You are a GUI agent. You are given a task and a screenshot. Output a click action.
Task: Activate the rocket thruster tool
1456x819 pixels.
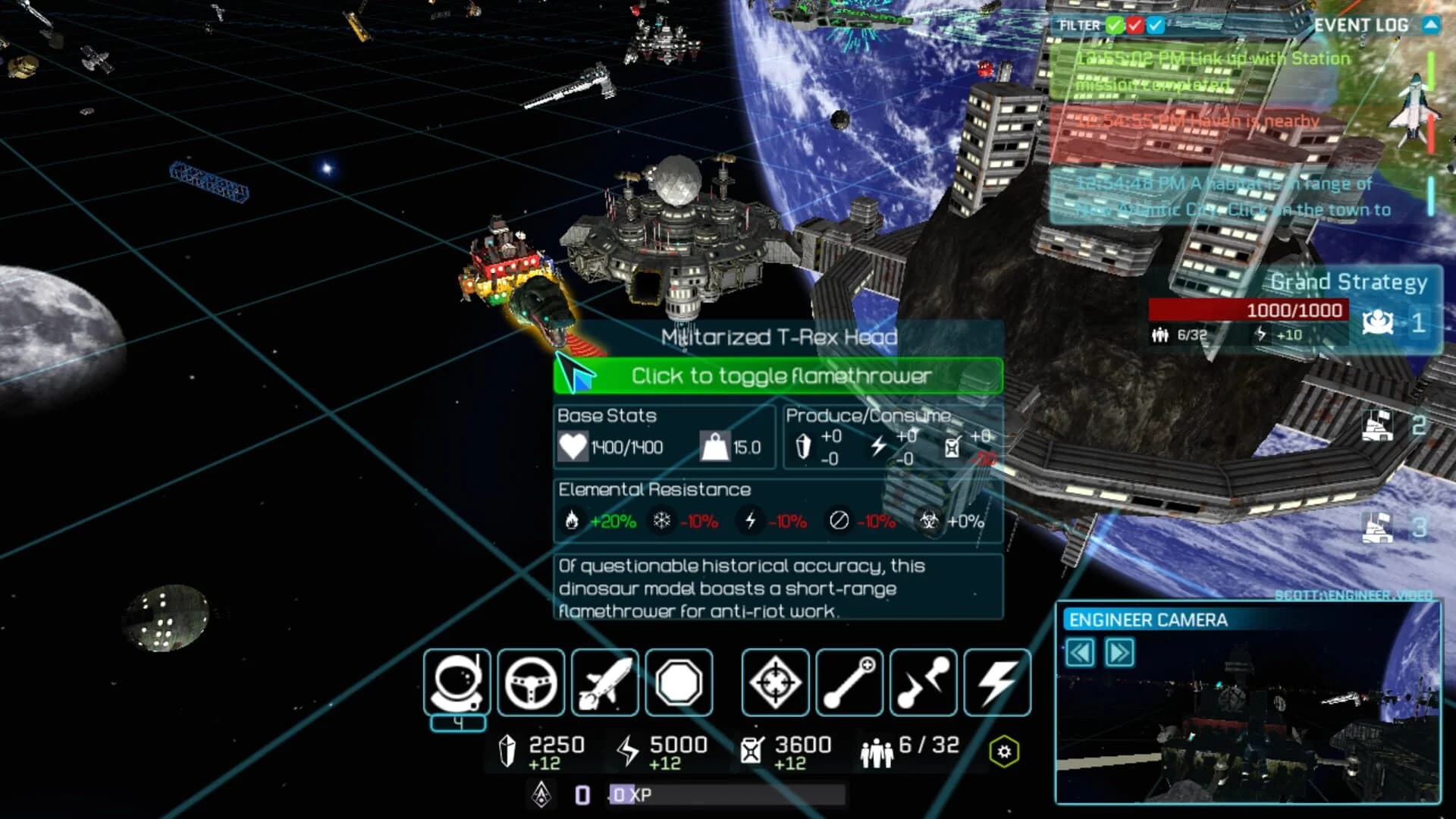pyautogui.click(x=604, y=682)
